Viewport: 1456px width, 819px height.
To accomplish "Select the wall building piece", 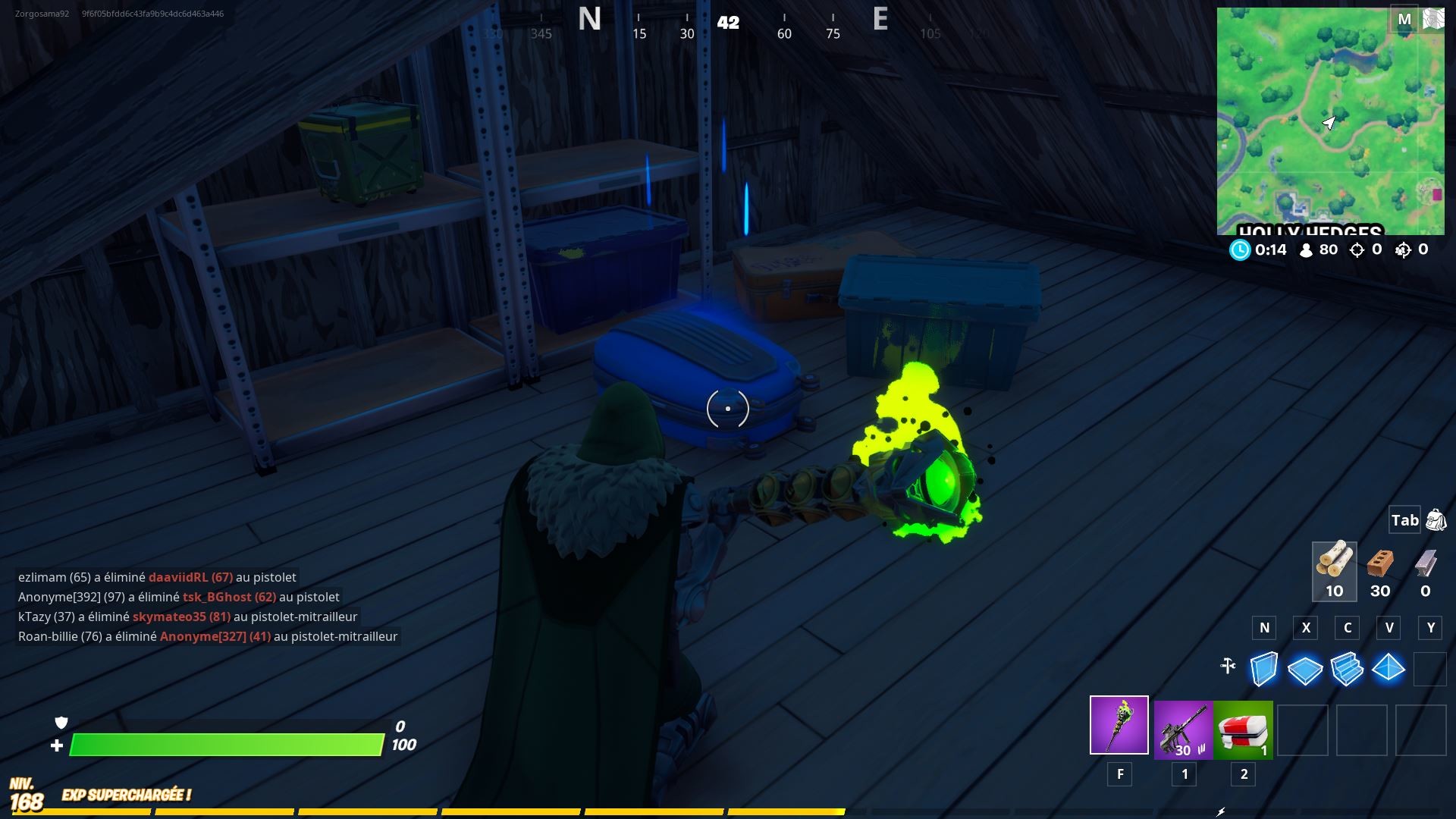I will (x=1263, y=669).
